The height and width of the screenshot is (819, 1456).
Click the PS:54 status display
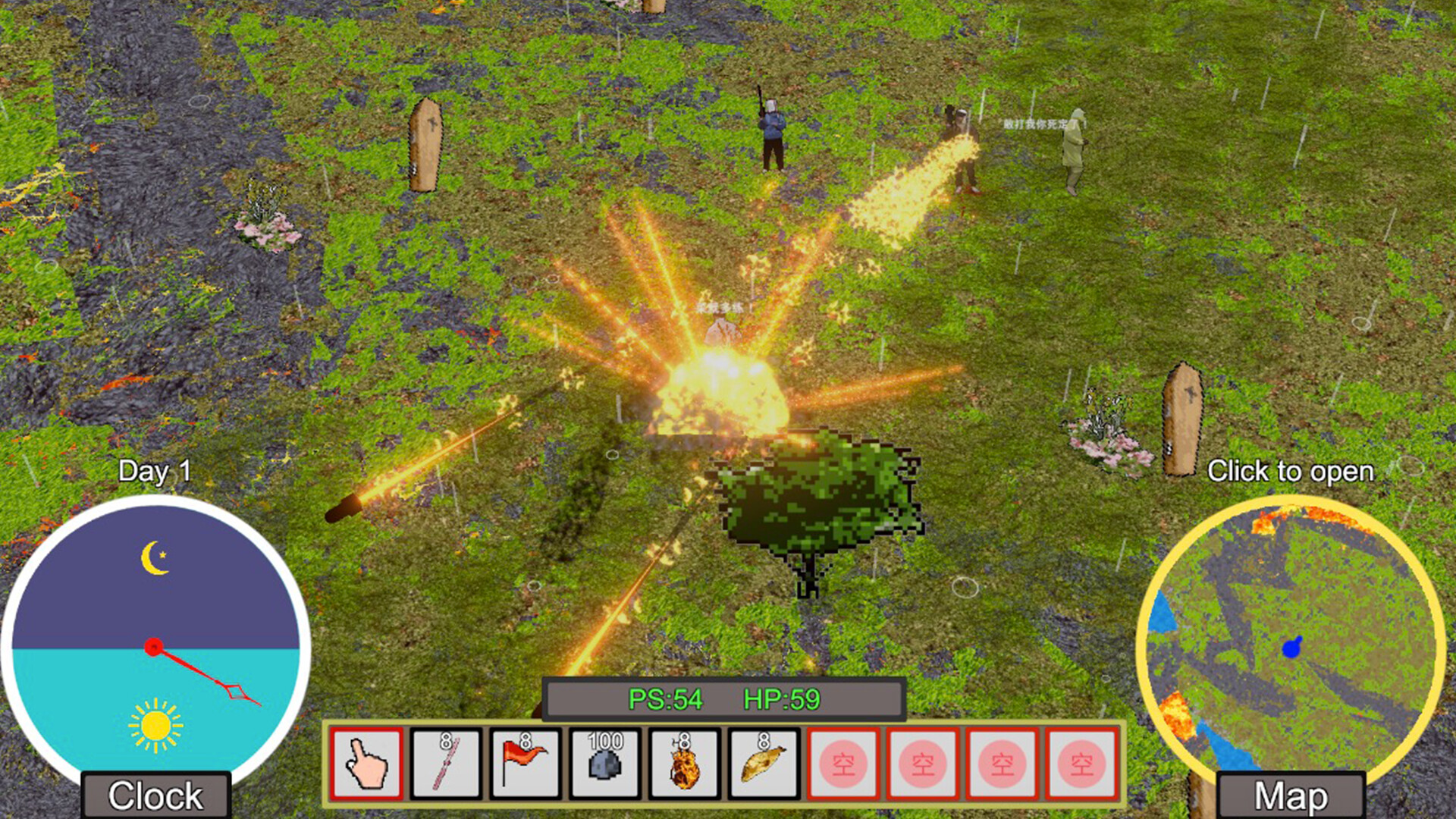(x=666, y=701)
